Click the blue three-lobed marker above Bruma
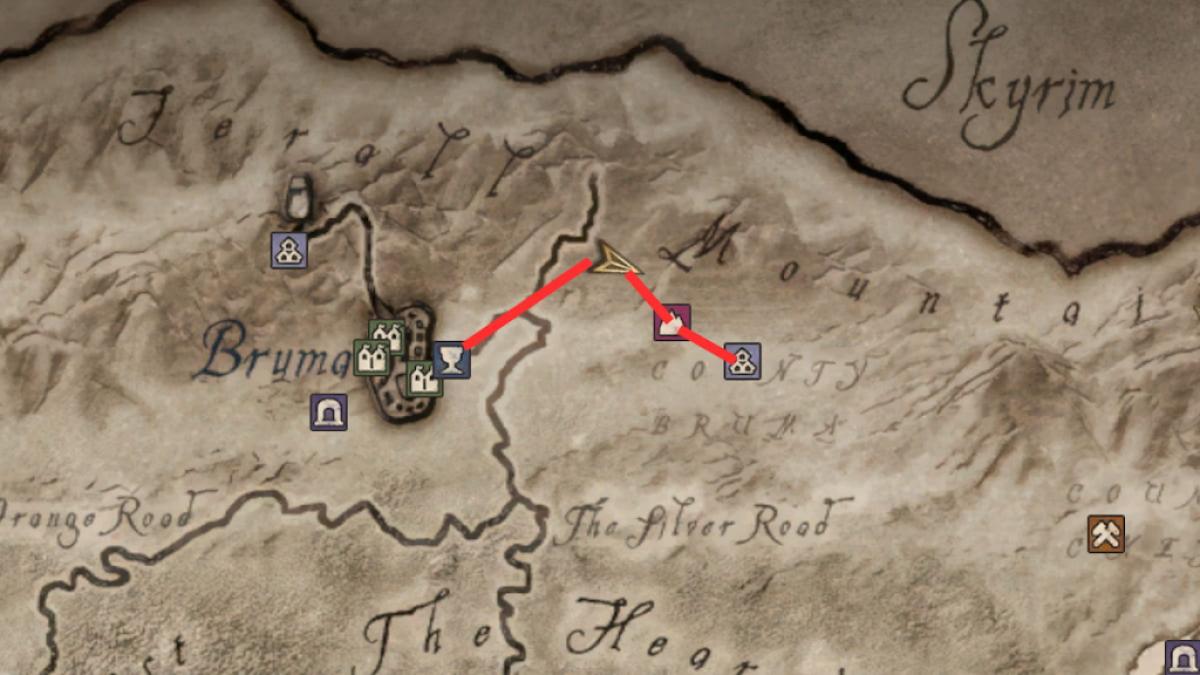 click(289, 250)
